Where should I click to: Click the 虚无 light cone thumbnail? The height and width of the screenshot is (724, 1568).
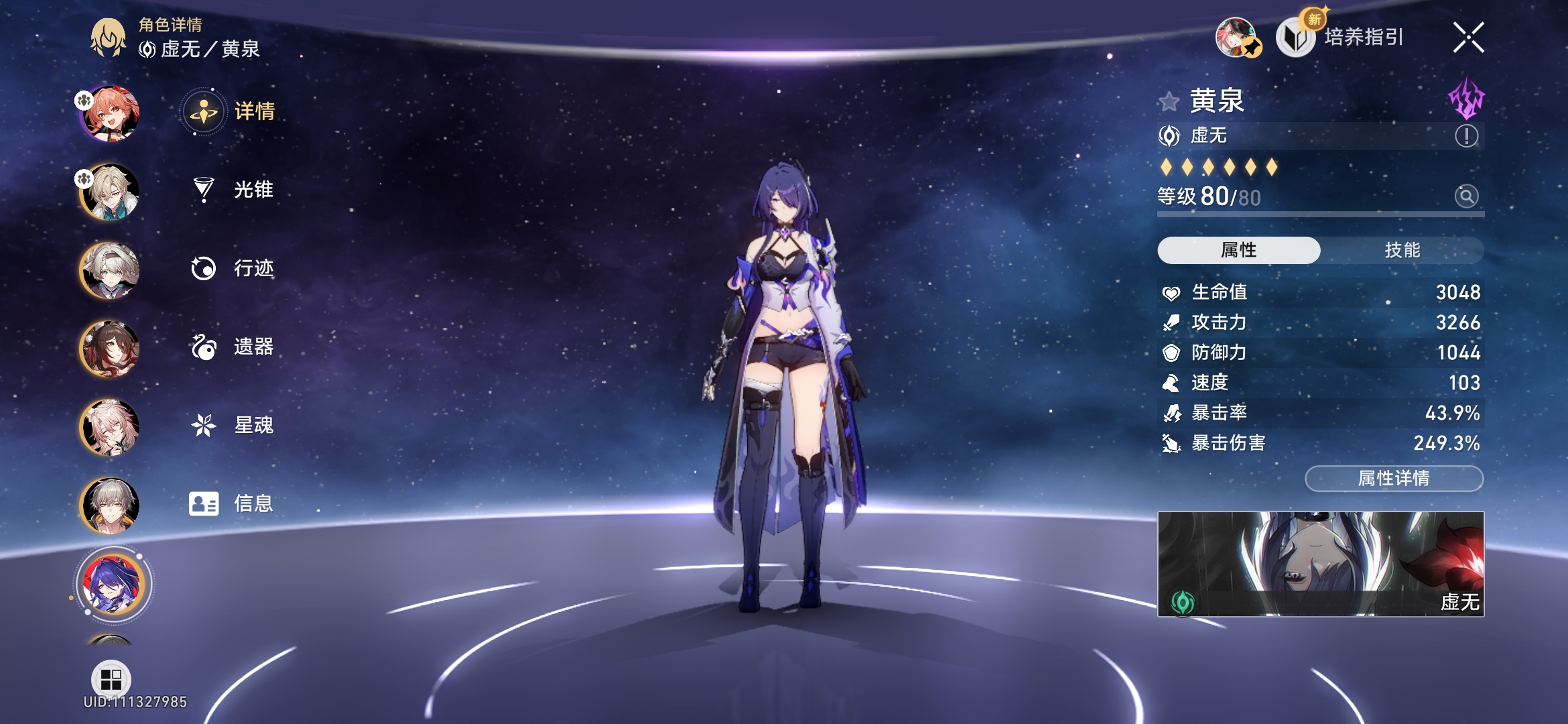(x=1320, y=564)
